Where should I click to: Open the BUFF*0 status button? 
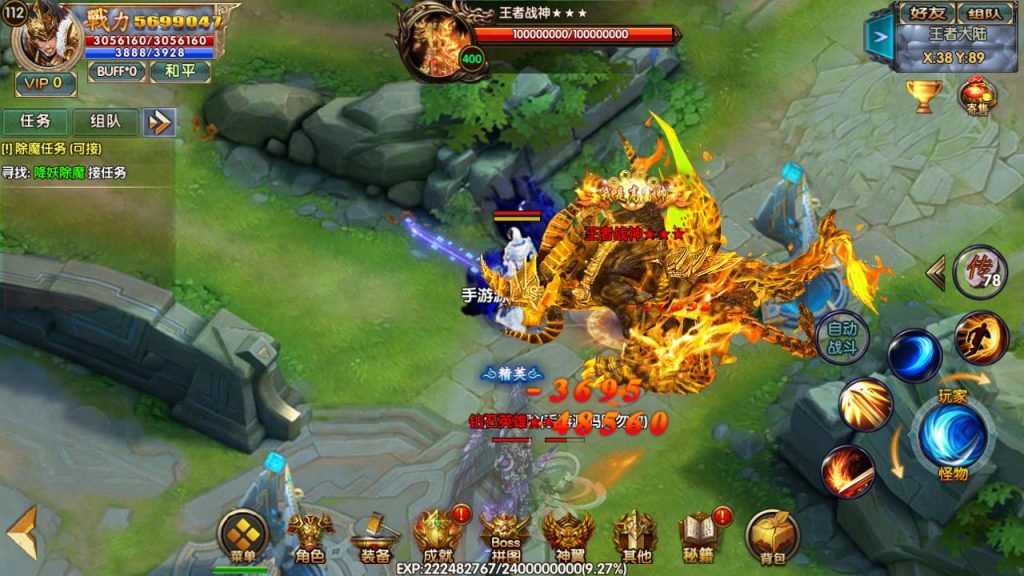(117, 72)
